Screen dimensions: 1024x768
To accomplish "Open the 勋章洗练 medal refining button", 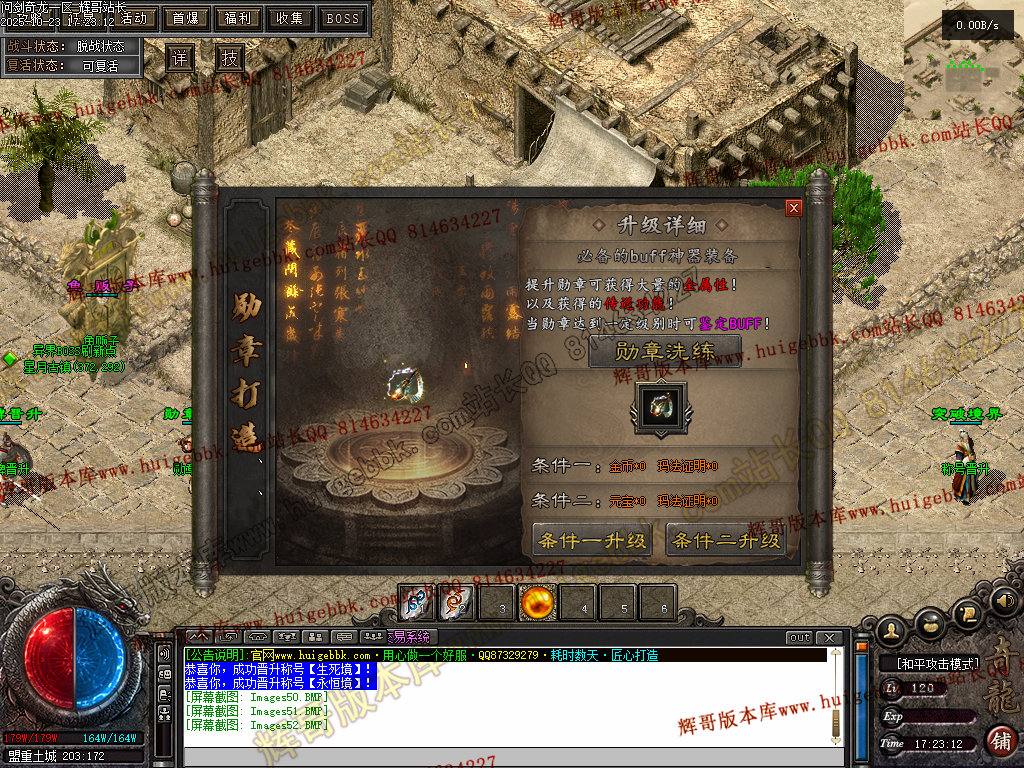I will click(665, 352).
